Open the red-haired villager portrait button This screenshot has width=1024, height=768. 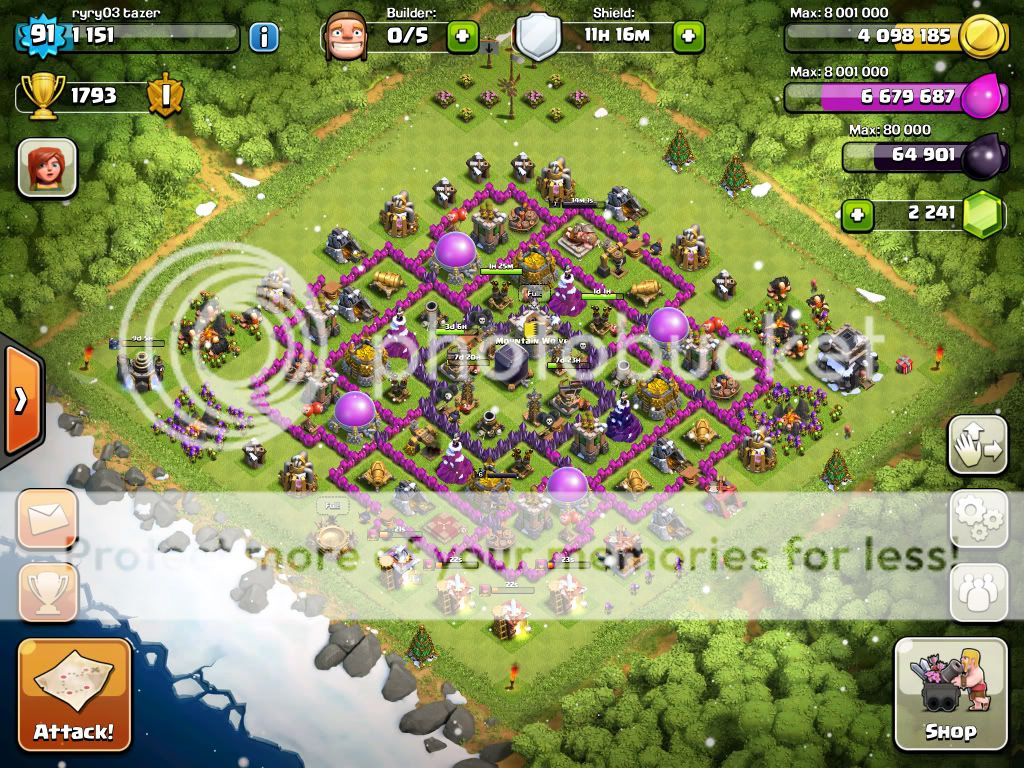[x=47, y=167]
